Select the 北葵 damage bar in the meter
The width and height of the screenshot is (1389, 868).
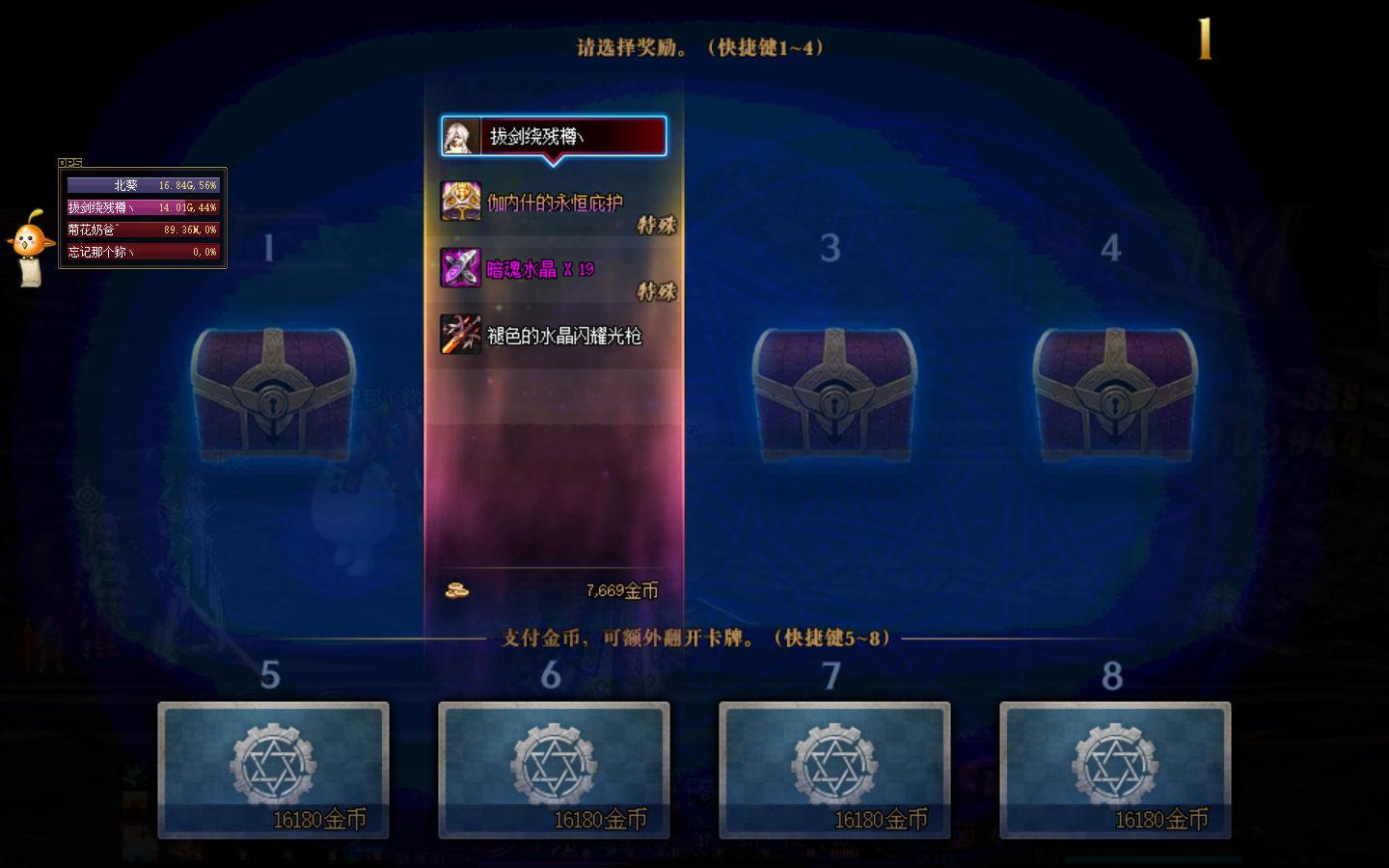[142, 184]
